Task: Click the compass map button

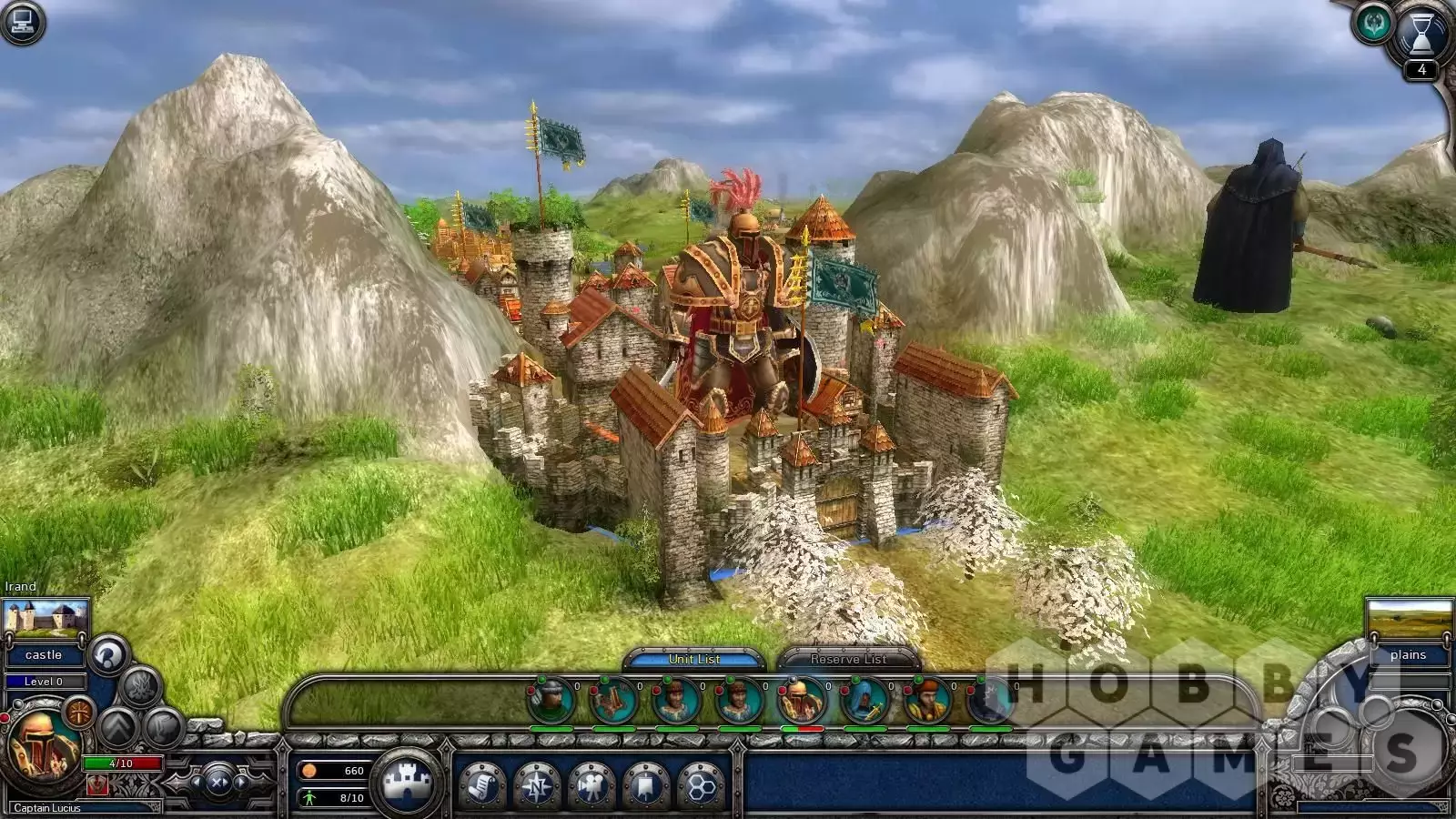Action: point(537,784)
